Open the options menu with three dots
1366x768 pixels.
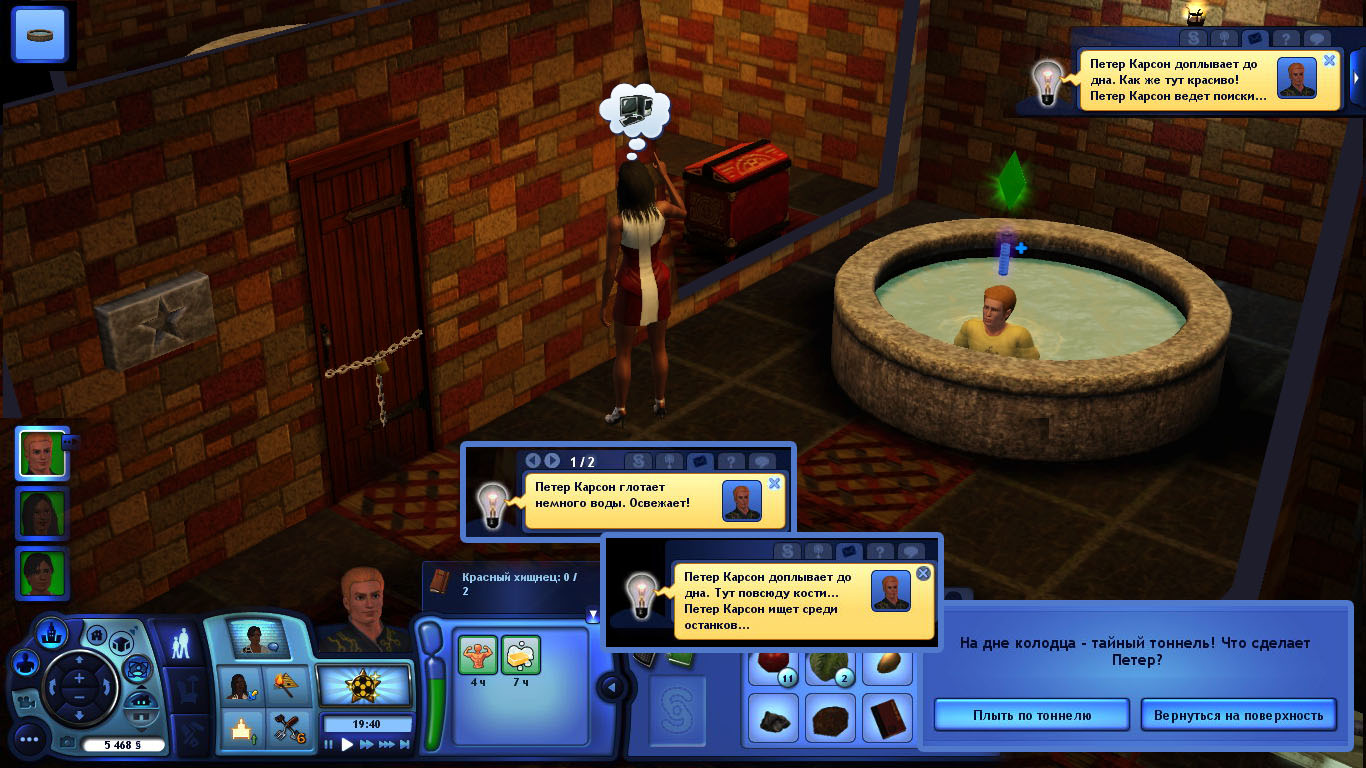pyautogui.click(x=29, y=740)
